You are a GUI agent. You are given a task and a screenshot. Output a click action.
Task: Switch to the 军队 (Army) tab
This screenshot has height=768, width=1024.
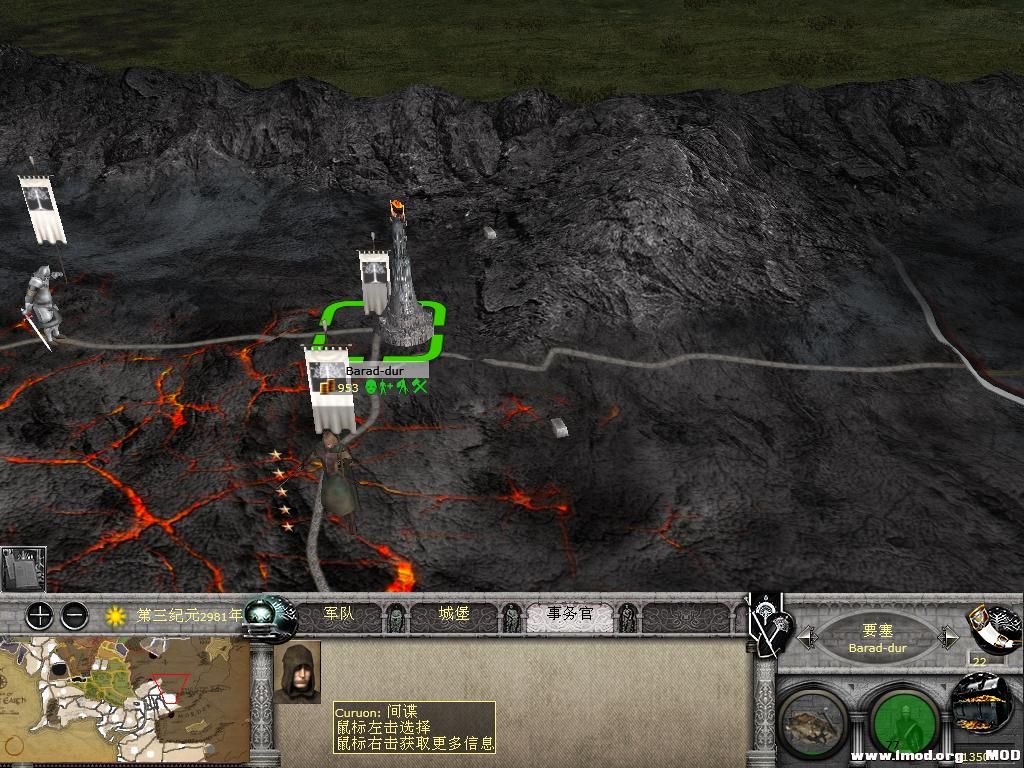[x=340, y=614]
